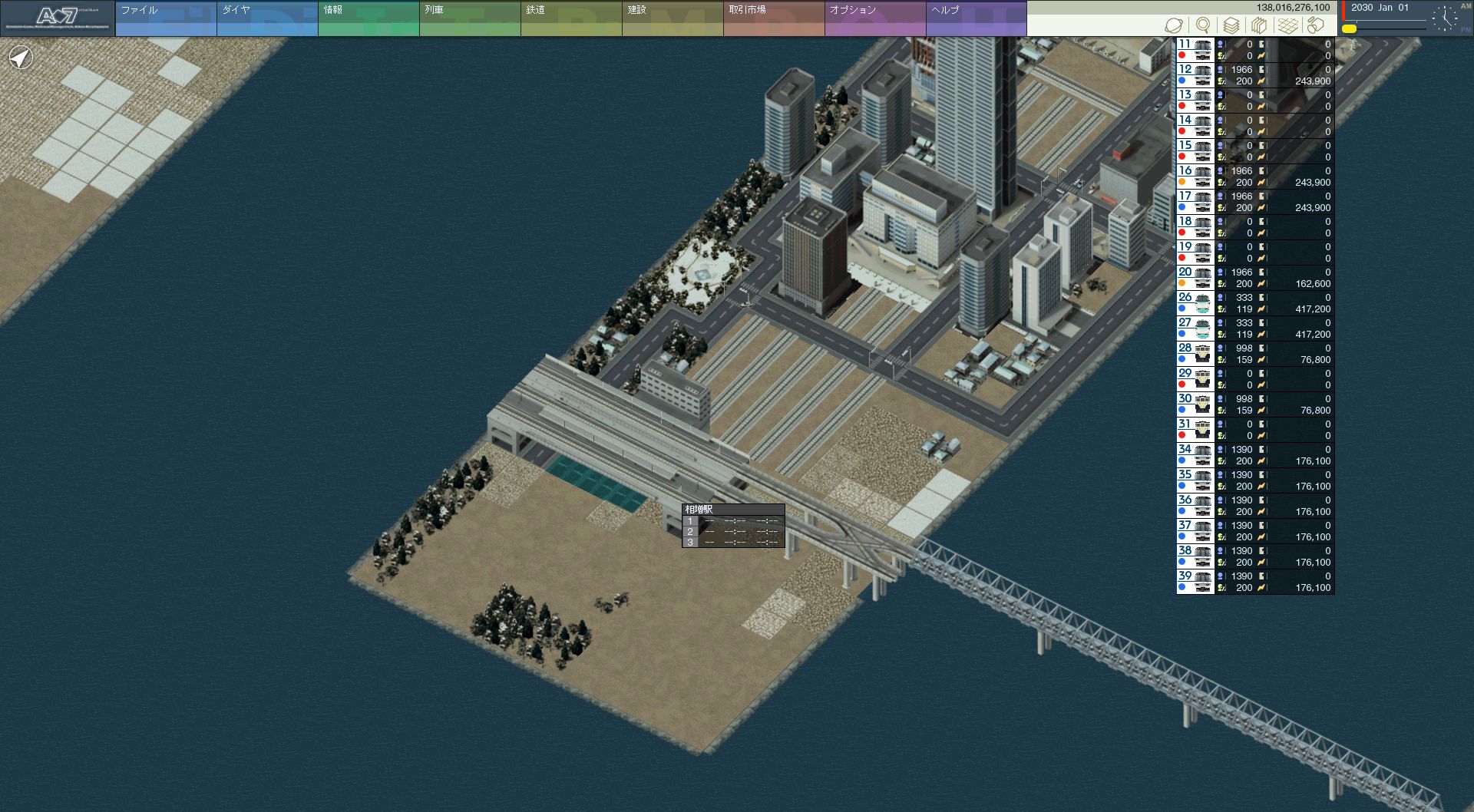Image resolution: width=1474 pixels, height=812 pixels.
Task: Open the 建設 (Construction) menu
Action: click(x=672, y=18)
